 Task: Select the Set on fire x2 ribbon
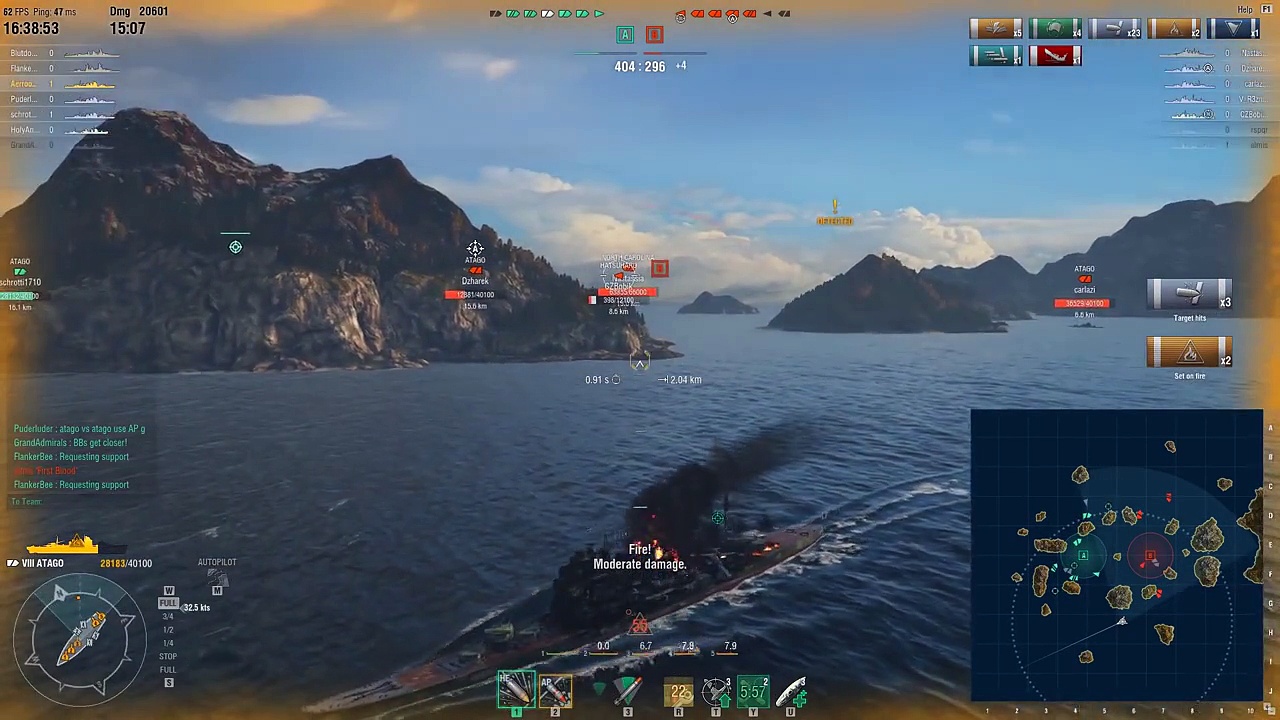click(x=1189, y=354)
